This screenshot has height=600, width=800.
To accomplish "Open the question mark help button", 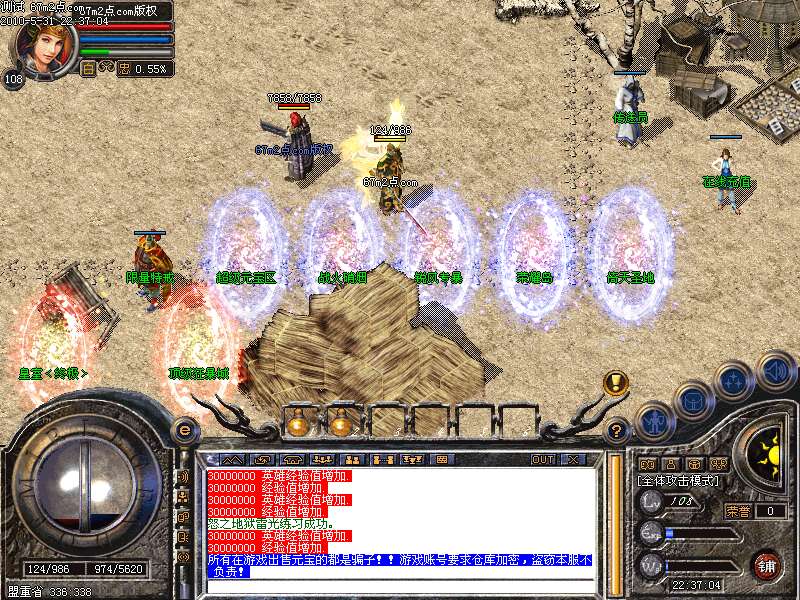I will (x=618, y=431).
